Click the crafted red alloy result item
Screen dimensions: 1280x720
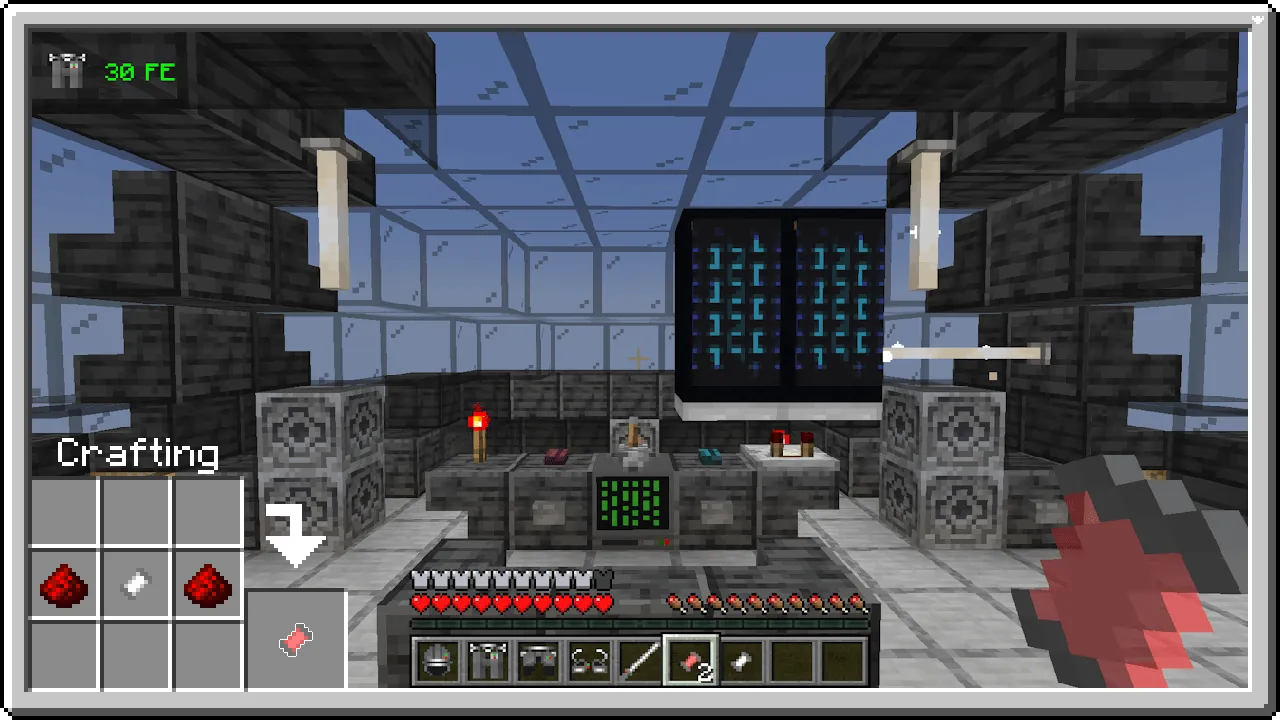(295, 640)
